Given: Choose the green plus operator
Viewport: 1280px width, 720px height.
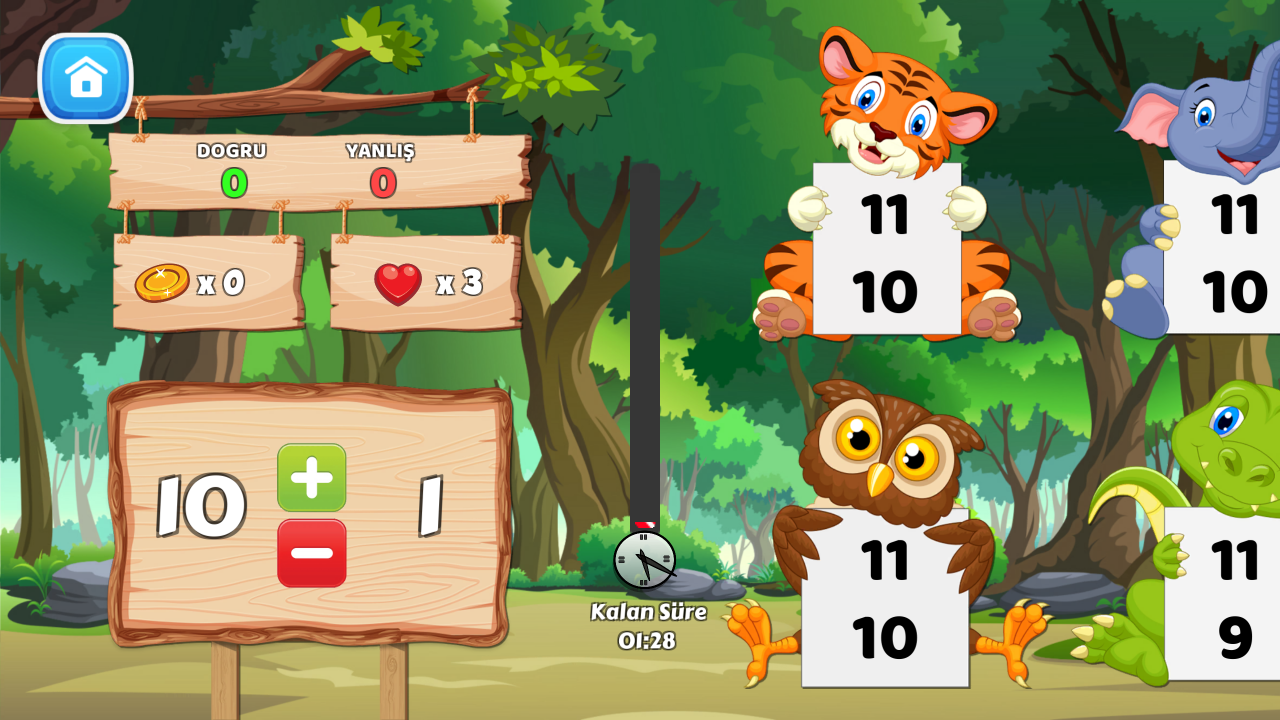Looking at the screenshot, I should click(312, 478).
